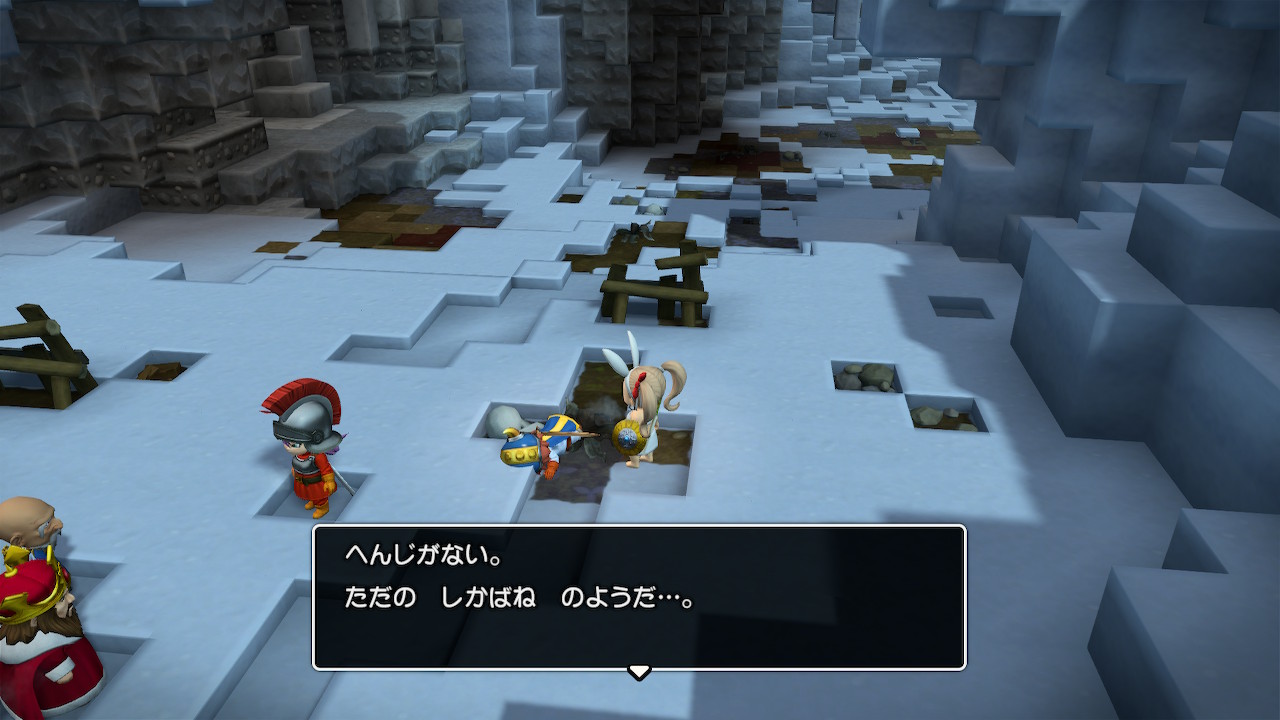Image resolution: width=1280 pixels, height=720 pixels.
Task: Click the dialogue message box to continue
Action: point(639,597)
